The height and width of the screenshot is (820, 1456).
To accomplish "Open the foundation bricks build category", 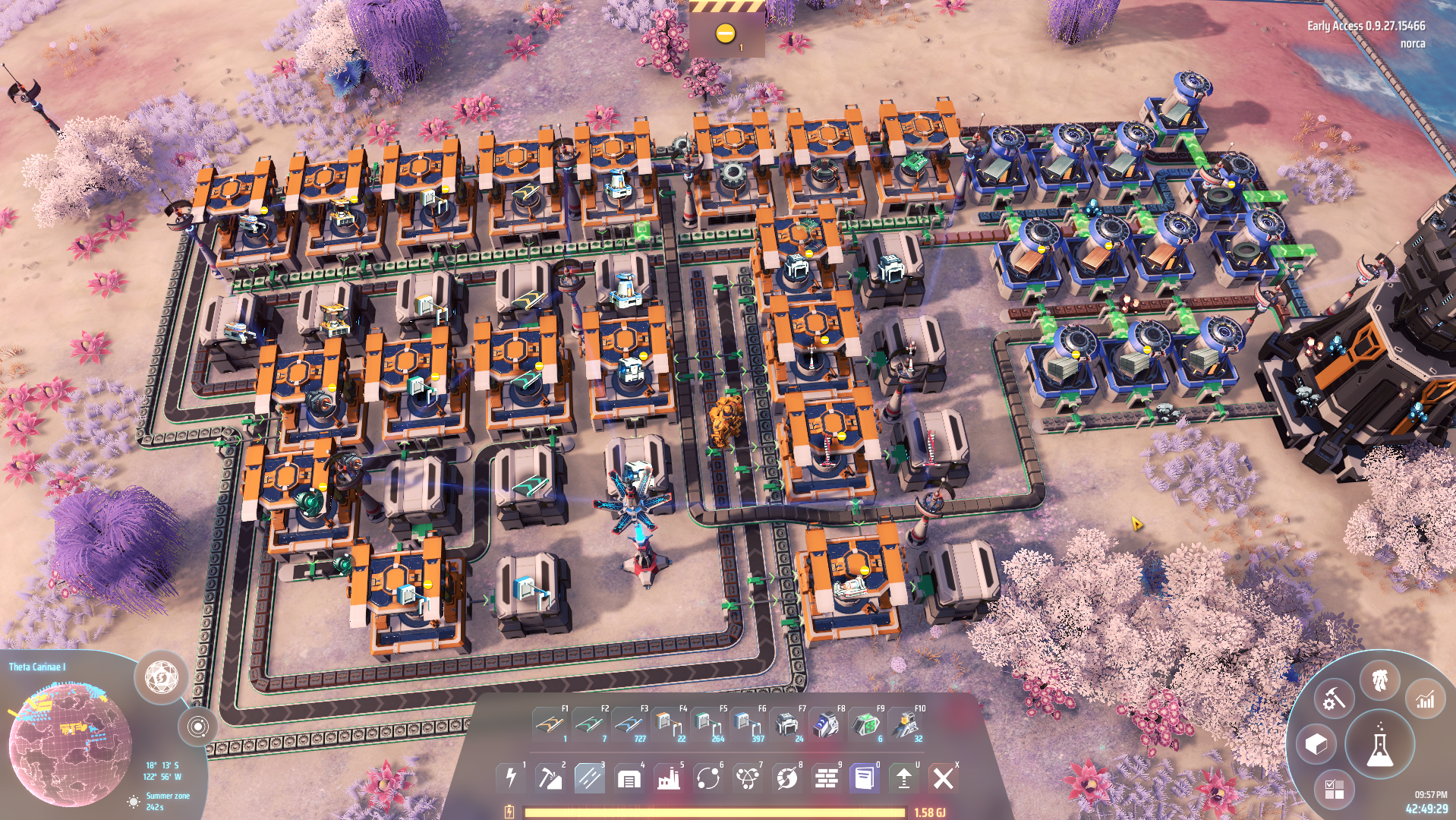I will point(826,777).
